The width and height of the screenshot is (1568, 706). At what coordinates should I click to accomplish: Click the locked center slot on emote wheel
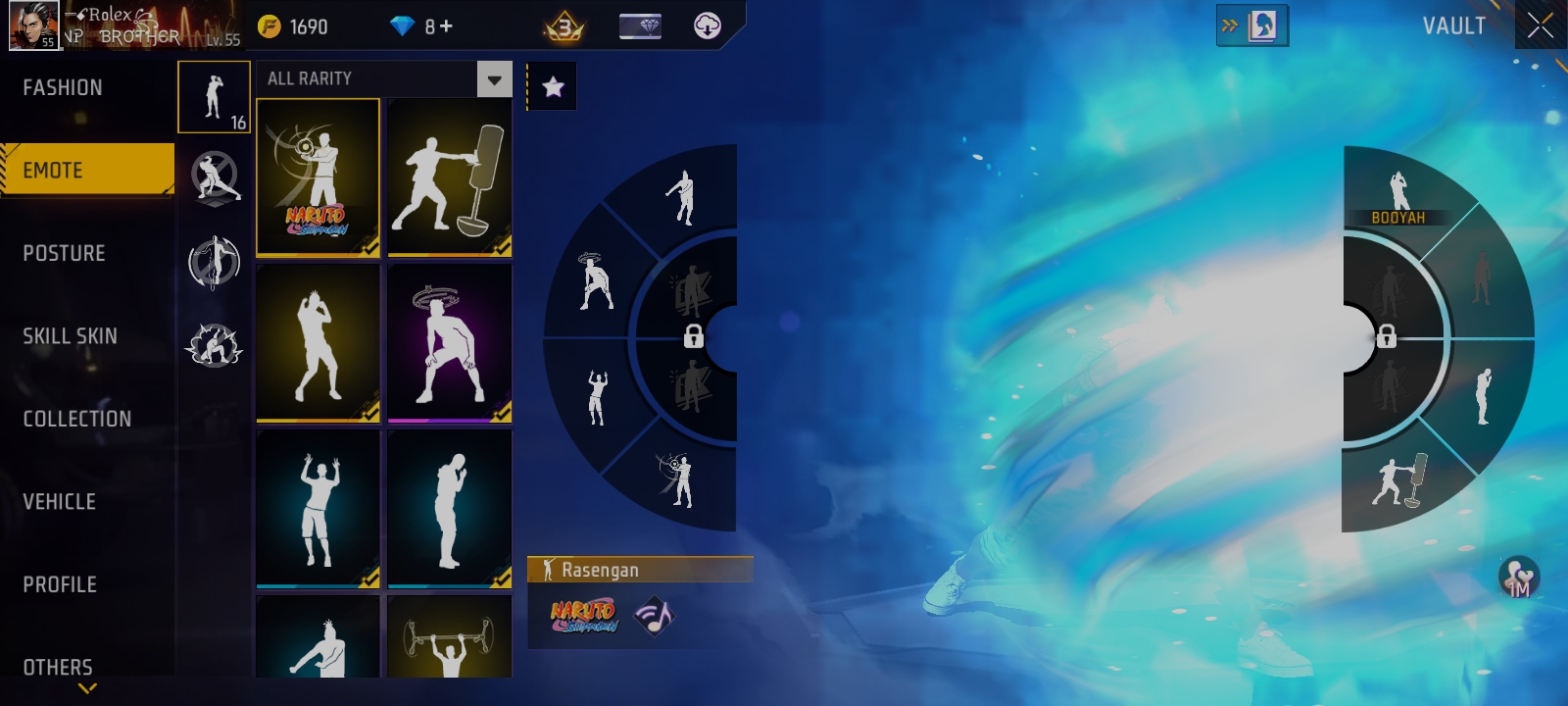[x=696, y=338]
